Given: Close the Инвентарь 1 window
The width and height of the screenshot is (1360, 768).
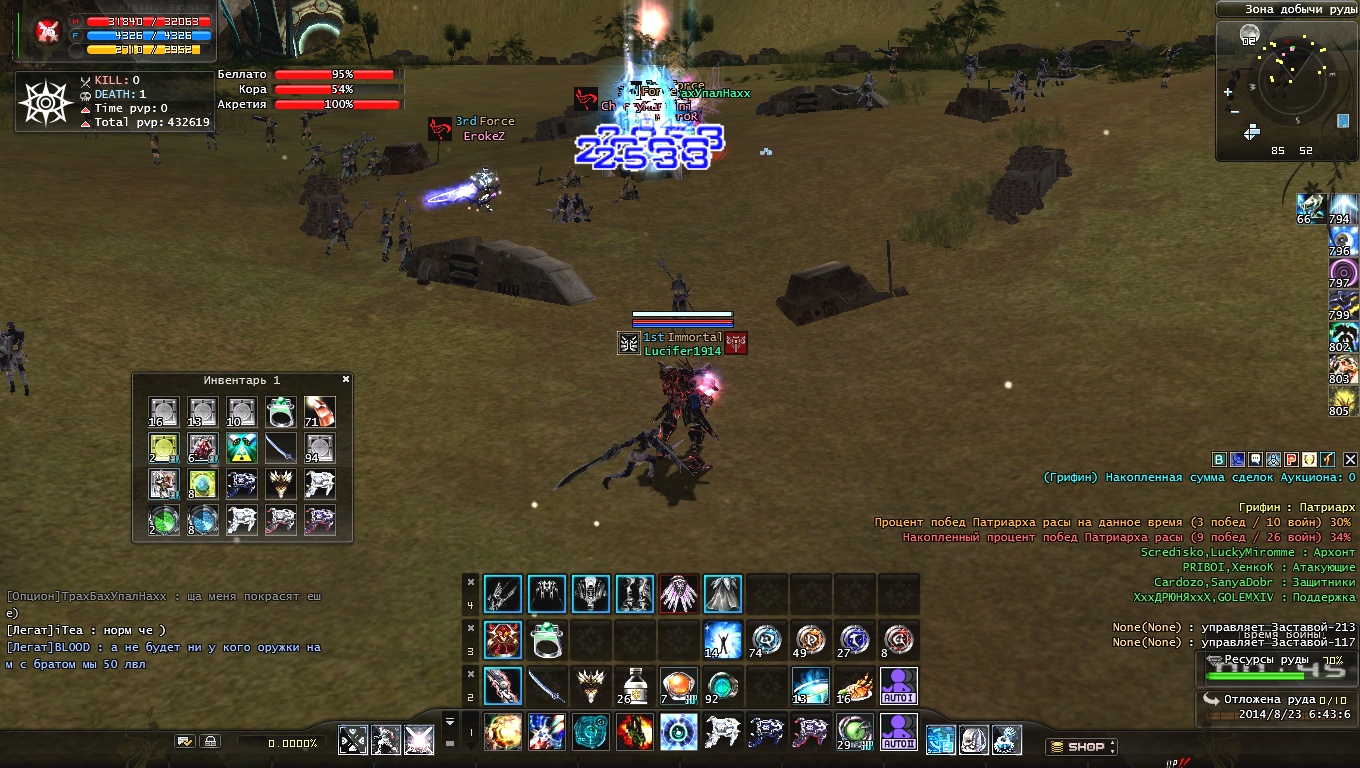Looking at the screenshot, I should point(346,380).
